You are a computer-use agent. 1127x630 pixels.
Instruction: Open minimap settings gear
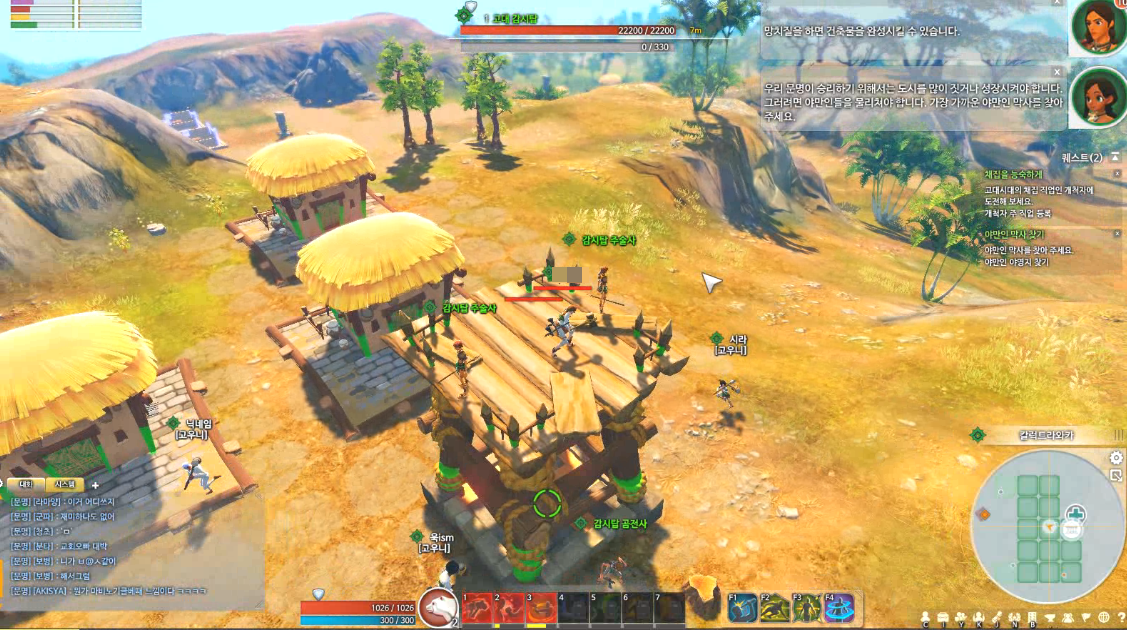pos(1116,458)
